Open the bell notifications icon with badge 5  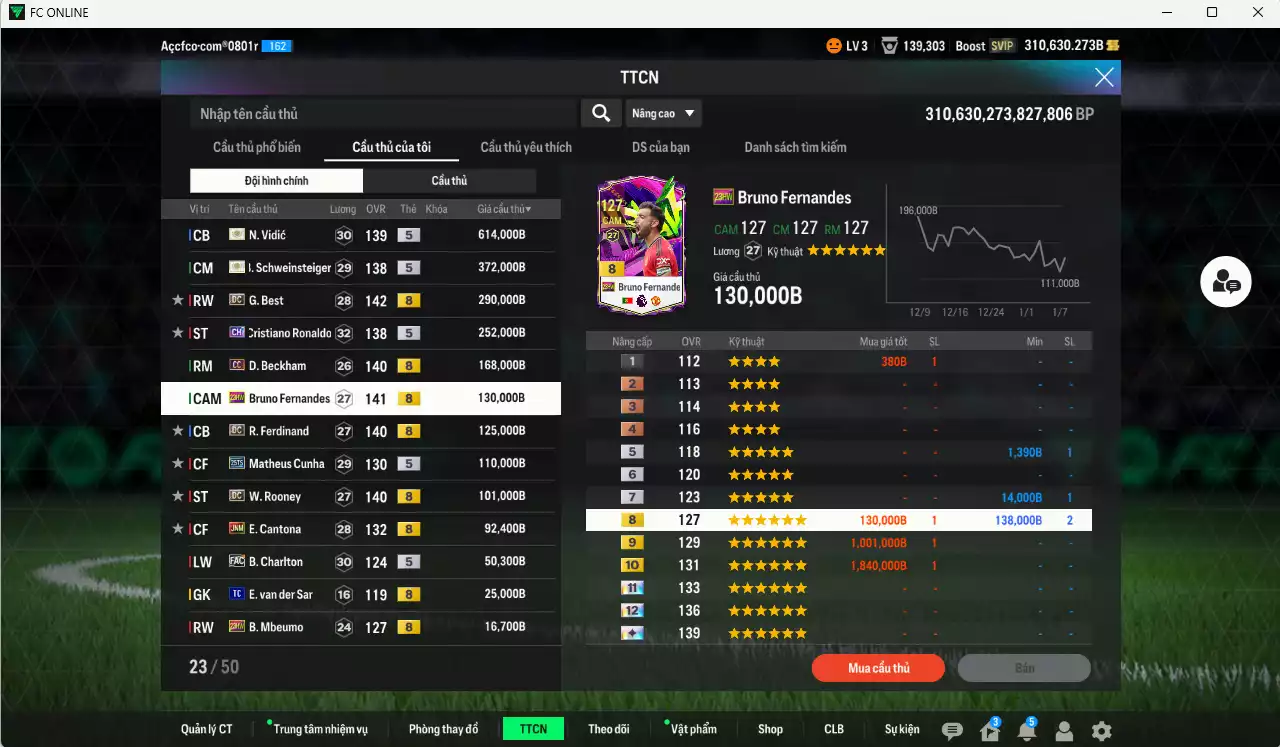[x=1026, y=730]
